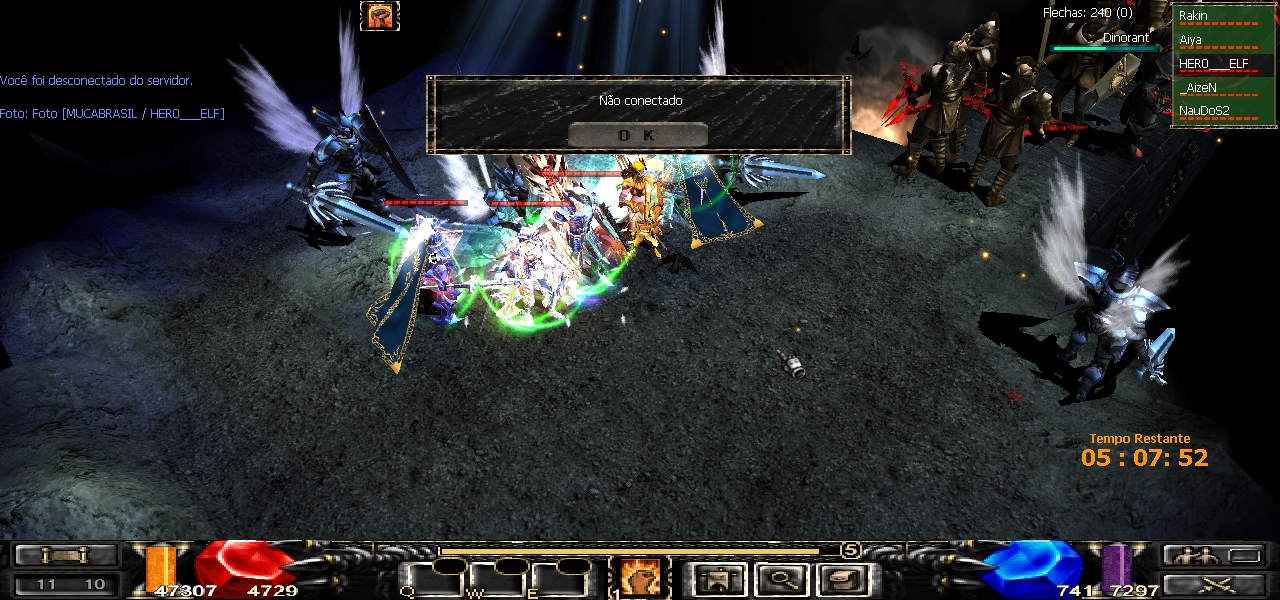Select party member _AizeN
Image resolution: width=1280 pixels, height=600 pixels.
(1216, 88)
